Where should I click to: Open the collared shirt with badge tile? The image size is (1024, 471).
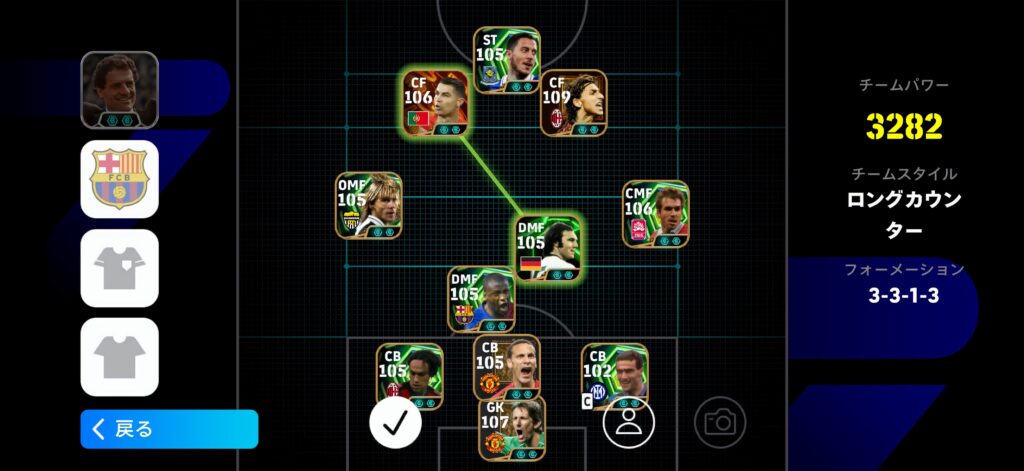pyautogui.click(x=120, y=268)
